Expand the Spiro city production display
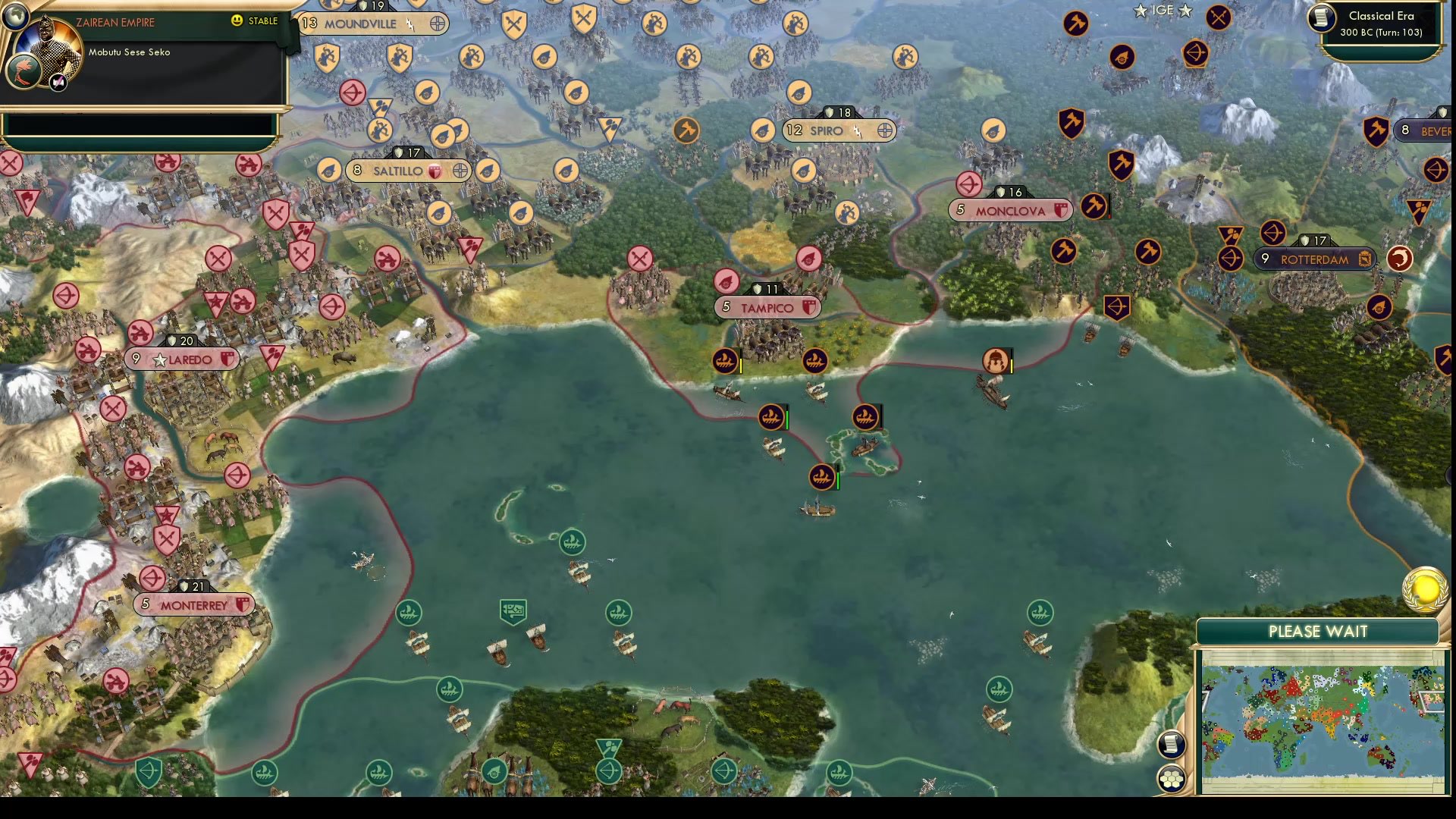Viewport: 1456px width, 819px height. 886,130
